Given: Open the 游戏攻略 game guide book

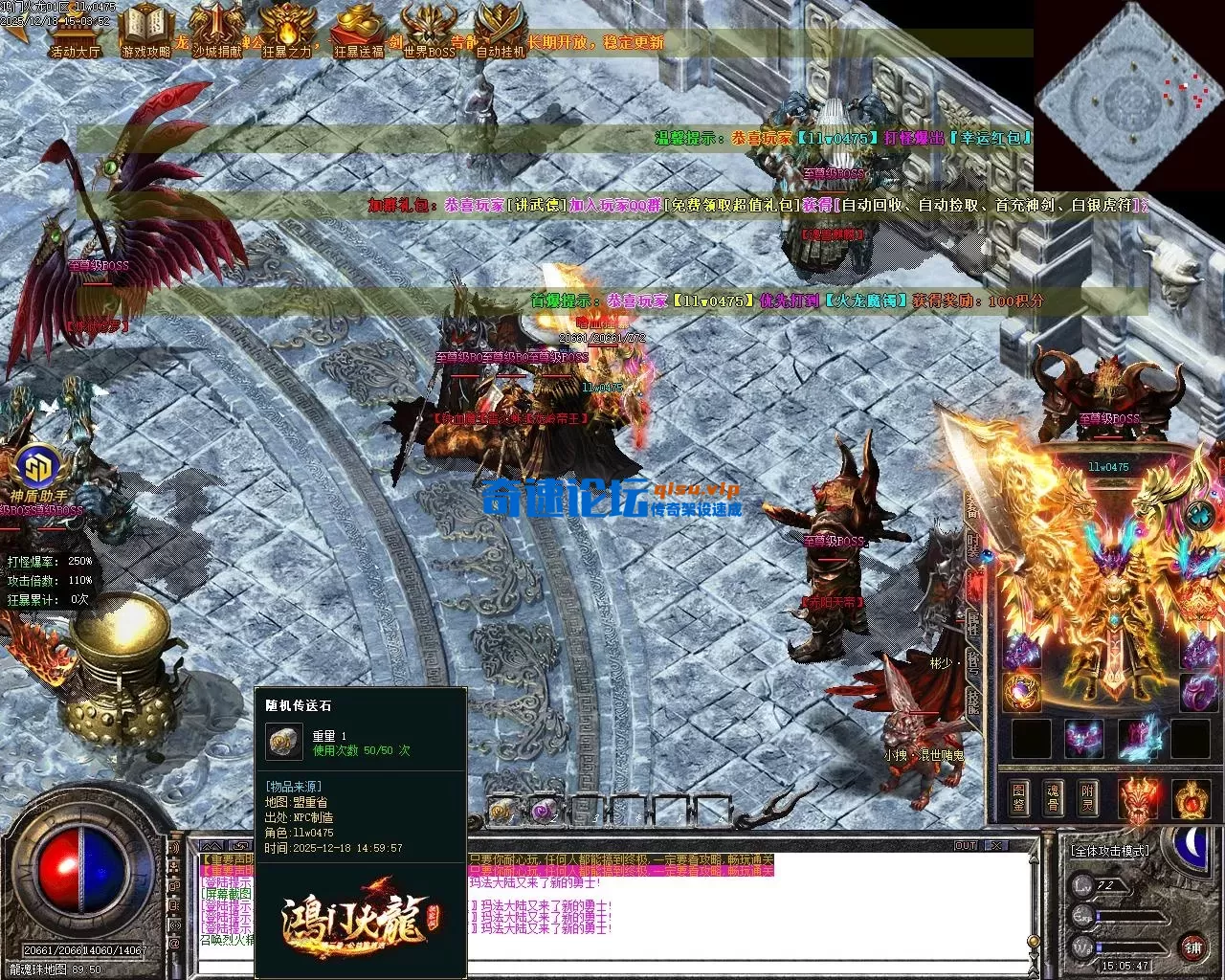Looking at the screenshot, I should pyautogui.click(x=145, y=31).
